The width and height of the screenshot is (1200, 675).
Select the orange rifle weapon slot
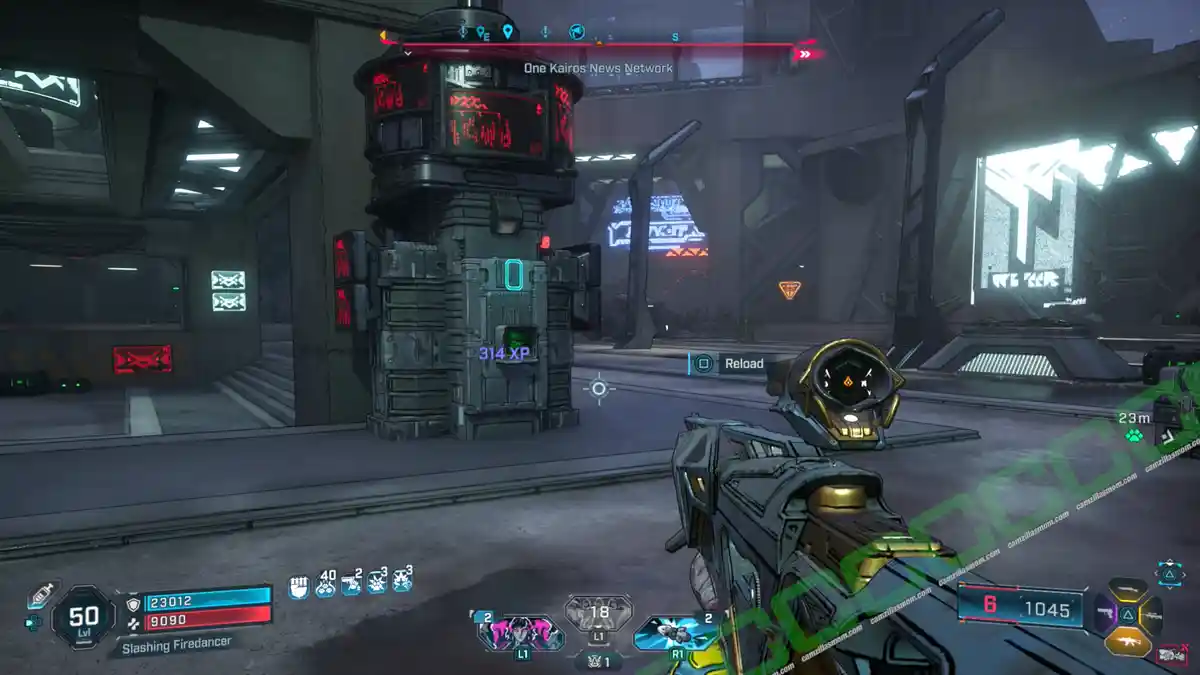(x=1127, y=641)
